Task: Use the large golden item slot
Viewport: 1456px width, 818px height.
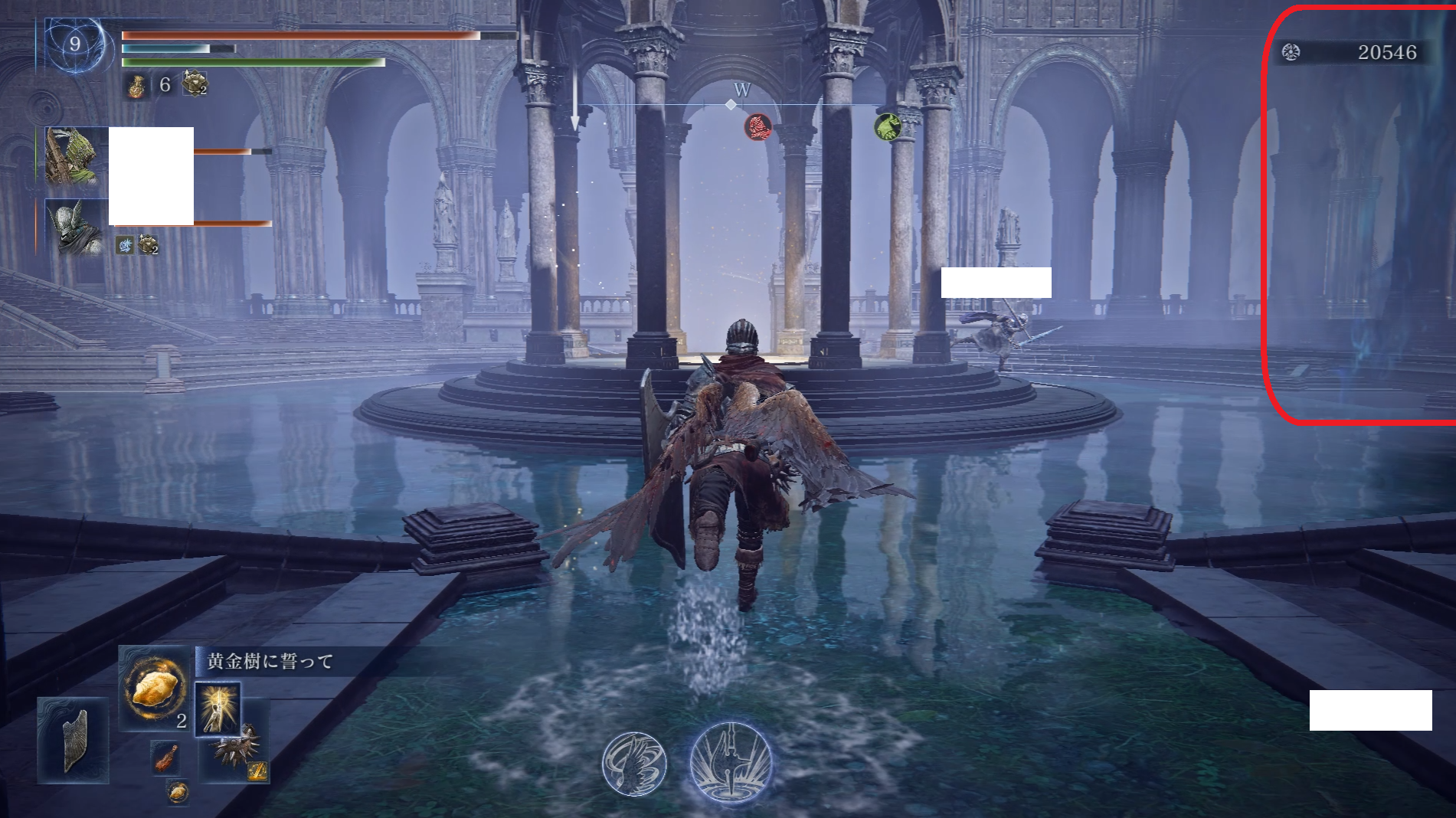Action: click(x=156, y=689)
